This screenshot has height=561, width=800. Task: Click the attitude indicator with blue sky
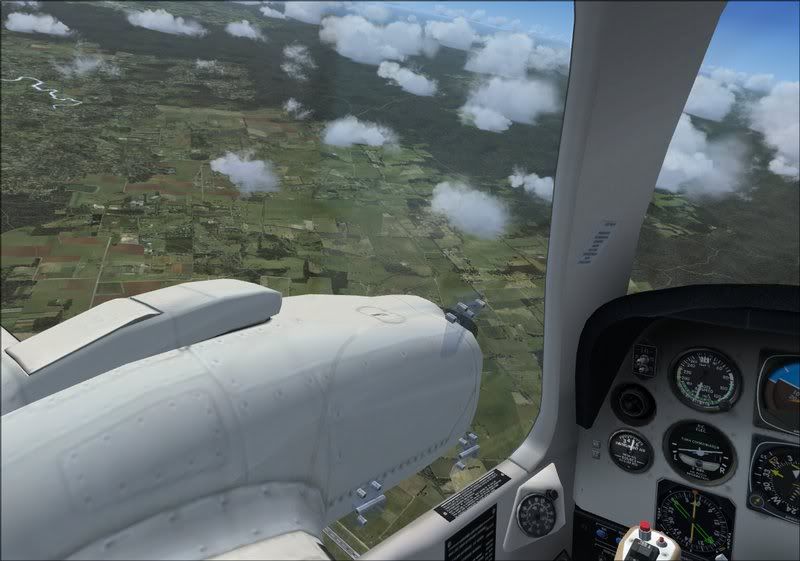pyautogui.click(x=780, y=390)
